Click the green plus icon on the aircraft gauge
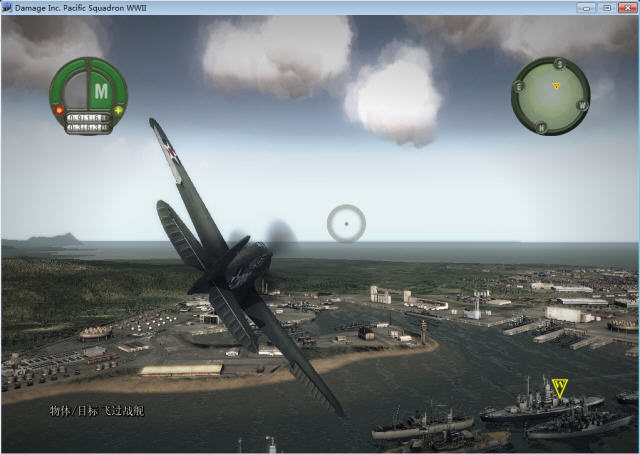Image resolution: width=640 pixels, height=454 pixels. (121, 108)
